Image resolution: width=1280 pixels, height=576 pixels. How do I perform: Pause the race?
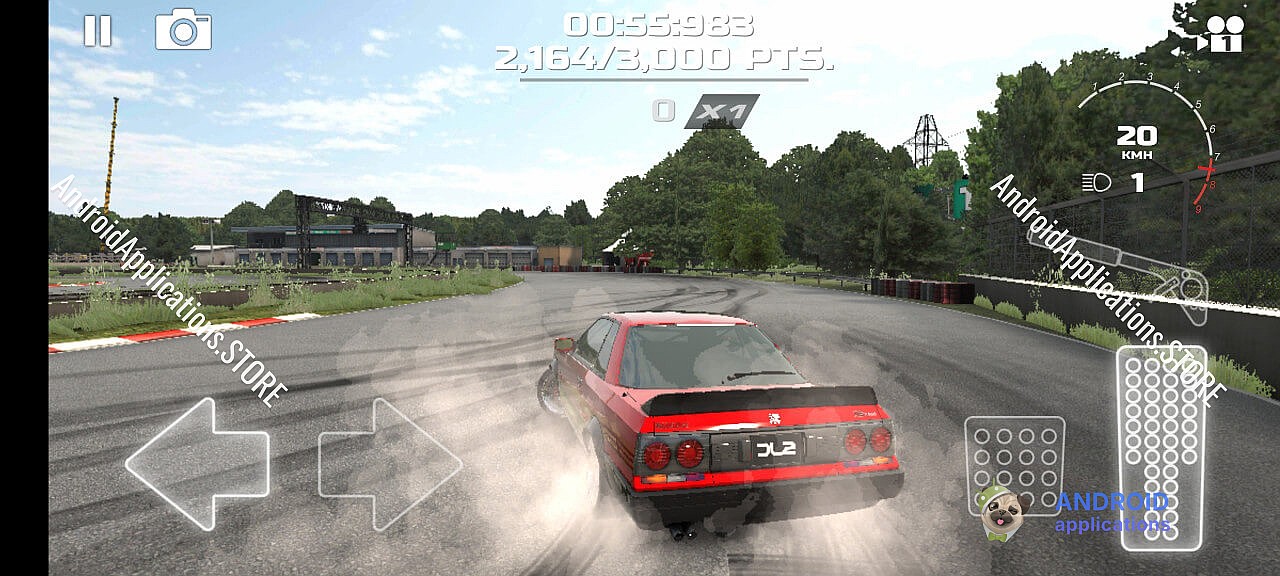(97, 31)
